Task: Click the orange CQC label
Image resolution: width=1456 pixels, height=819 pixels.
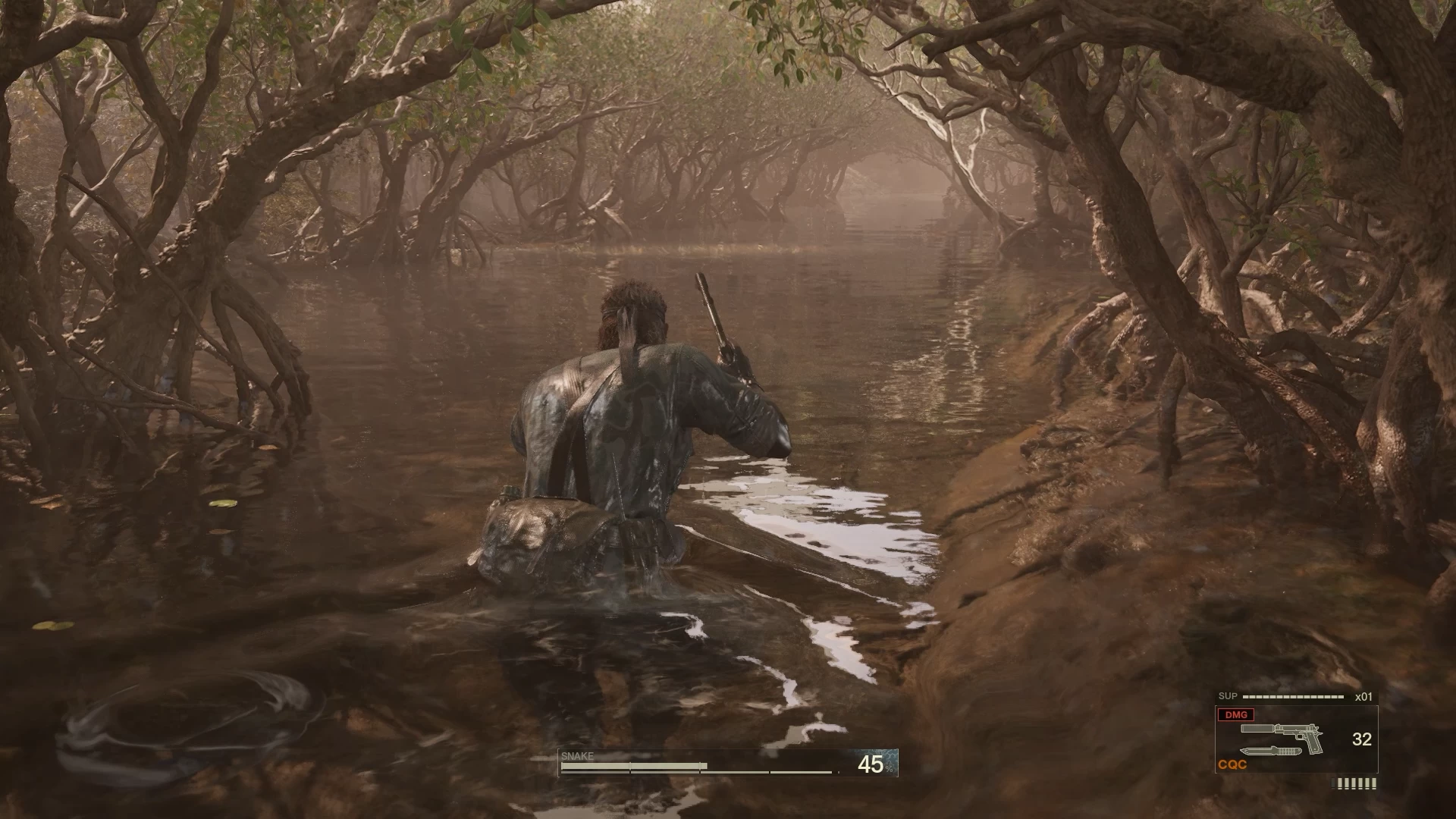Action: pos(1232,765)
